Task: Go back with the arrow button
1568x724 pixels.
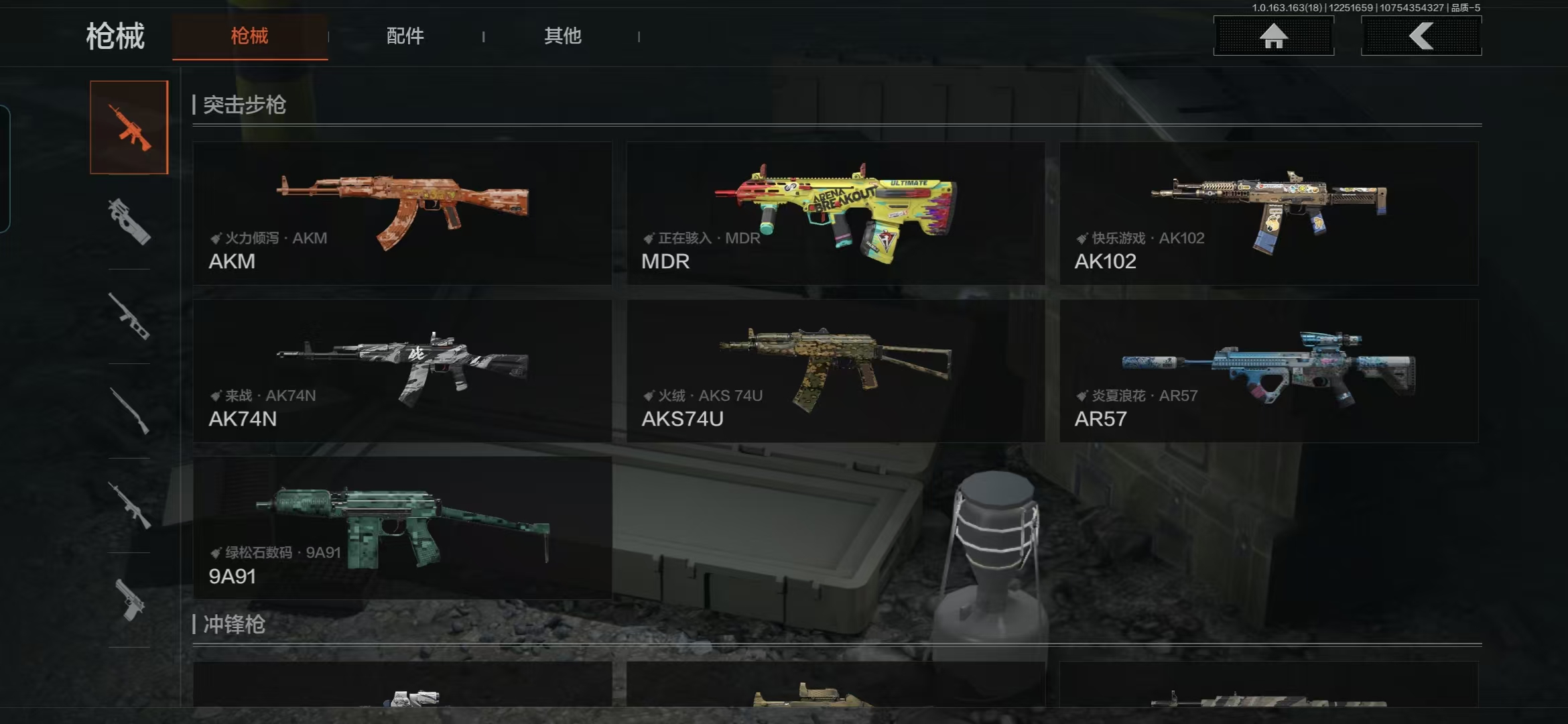Action: point(1421,36)
